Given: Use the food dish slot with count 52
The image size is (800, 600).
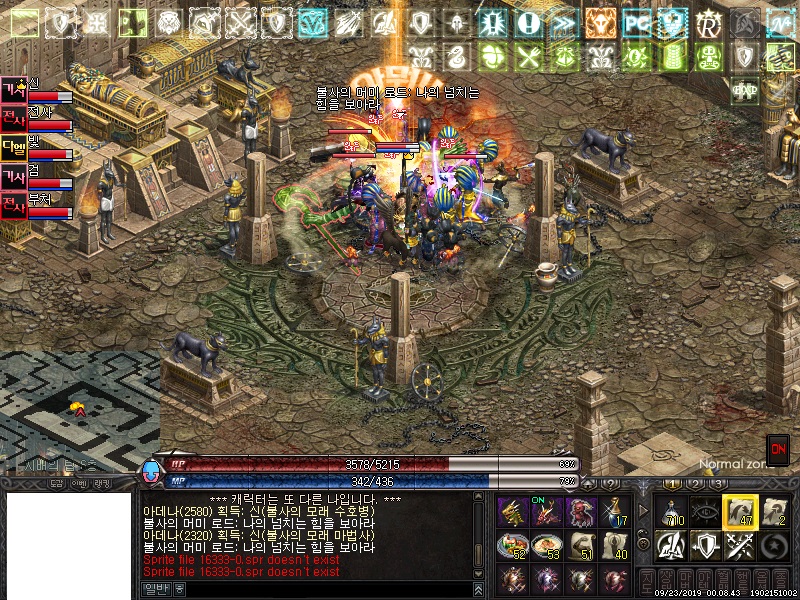Looking at the screenshot, I should tap(511, 546).
